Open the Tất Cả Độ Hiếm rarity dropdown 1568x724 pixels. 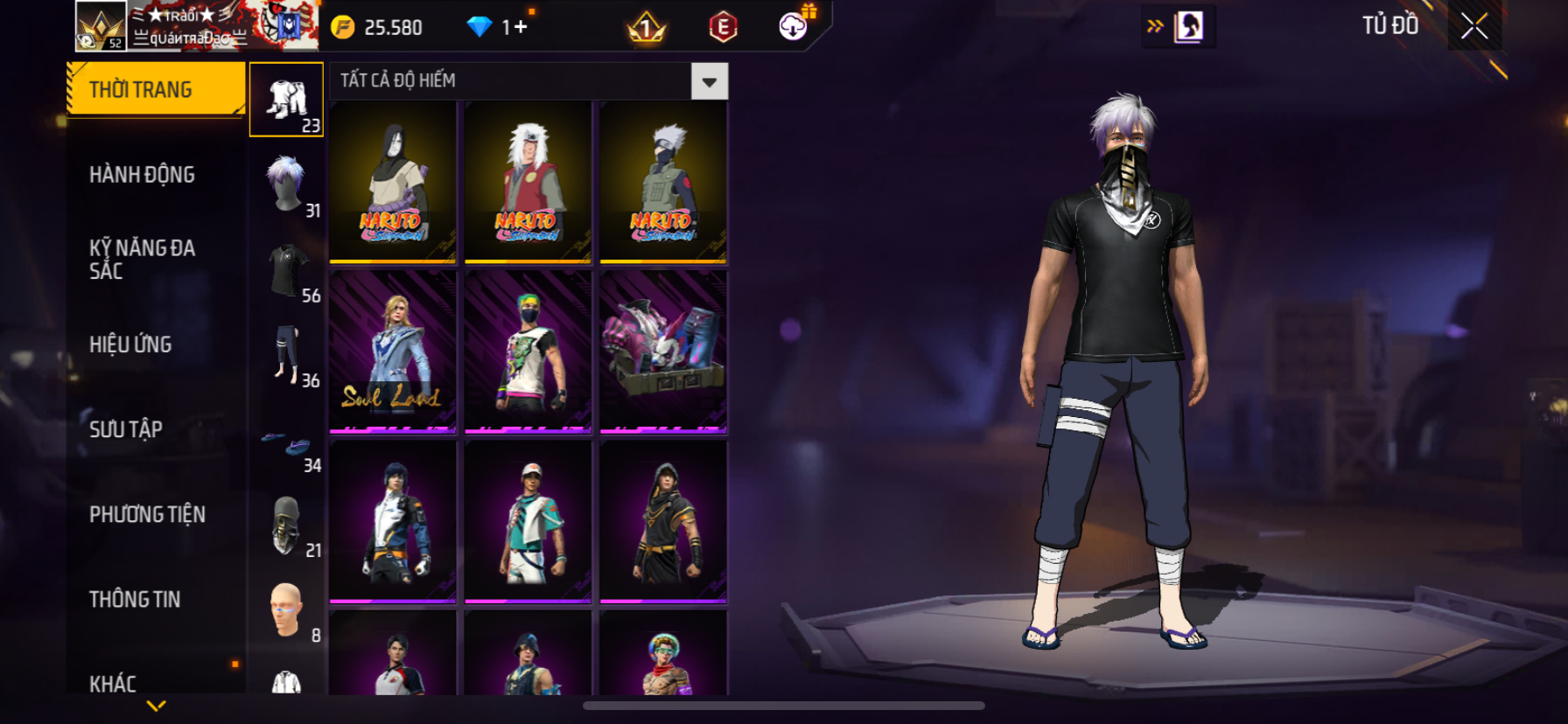coord(709,82)
